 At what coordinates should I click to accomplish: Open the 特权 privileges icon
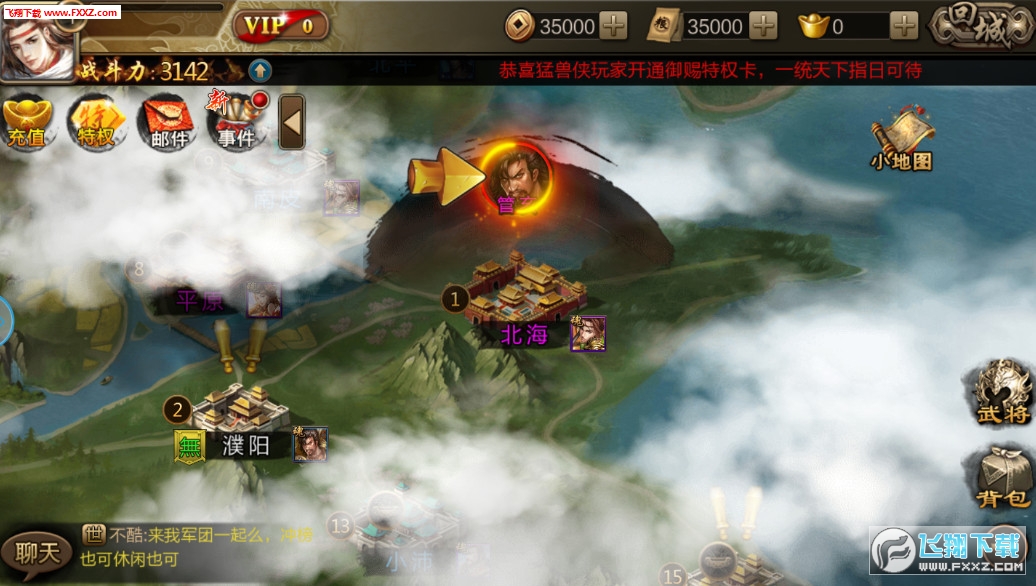[96, 123]
